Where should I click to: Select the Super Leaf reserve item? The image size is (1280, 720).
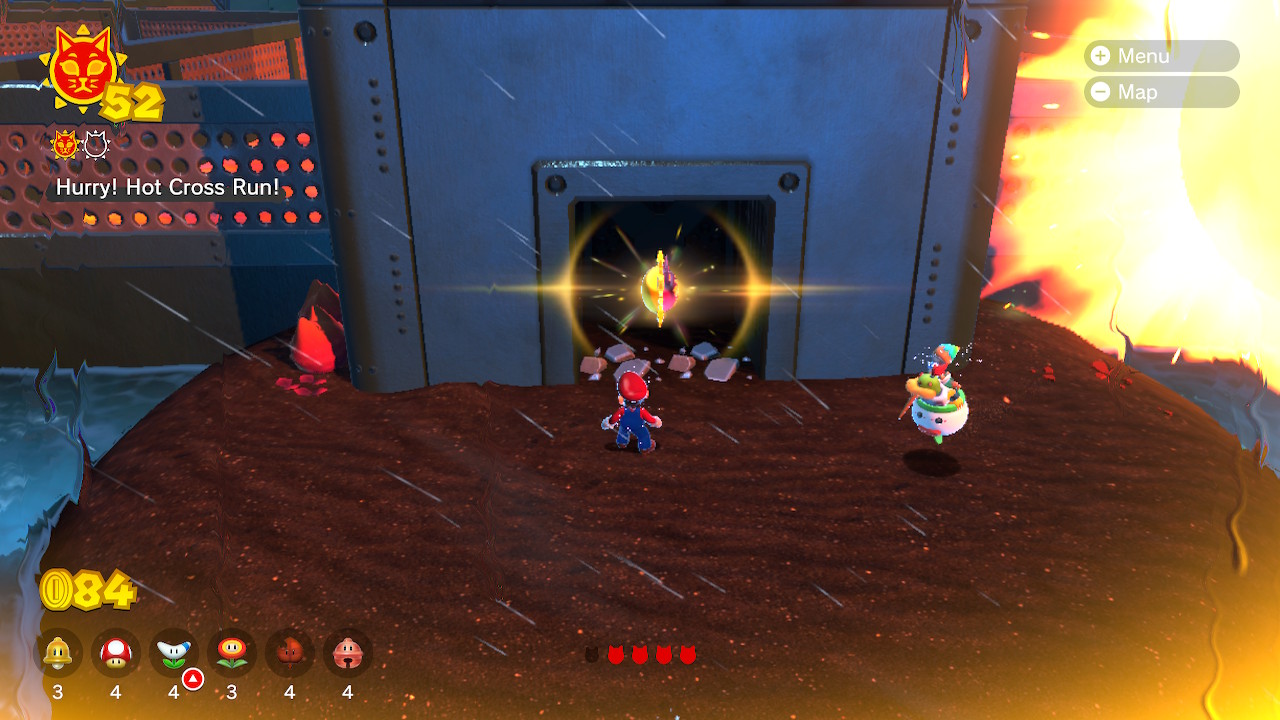point(290,653)
